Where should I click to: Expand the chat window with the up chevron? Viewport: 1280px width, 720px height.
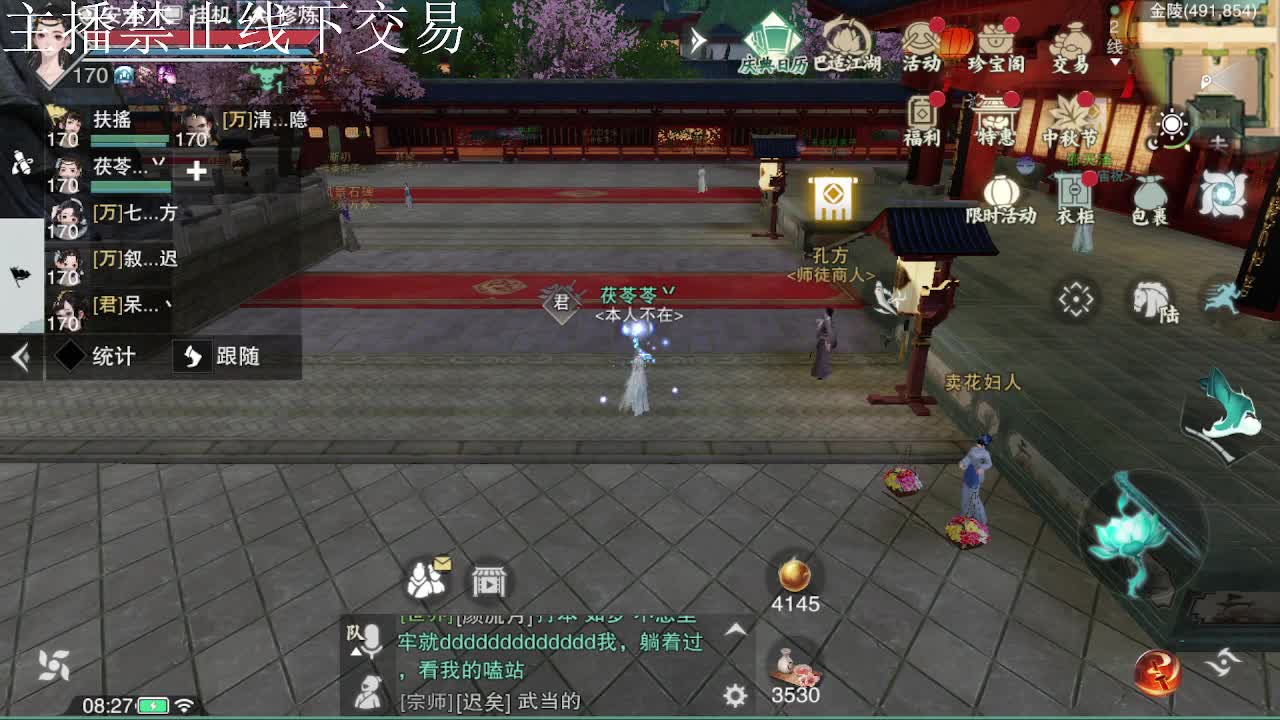736,628
